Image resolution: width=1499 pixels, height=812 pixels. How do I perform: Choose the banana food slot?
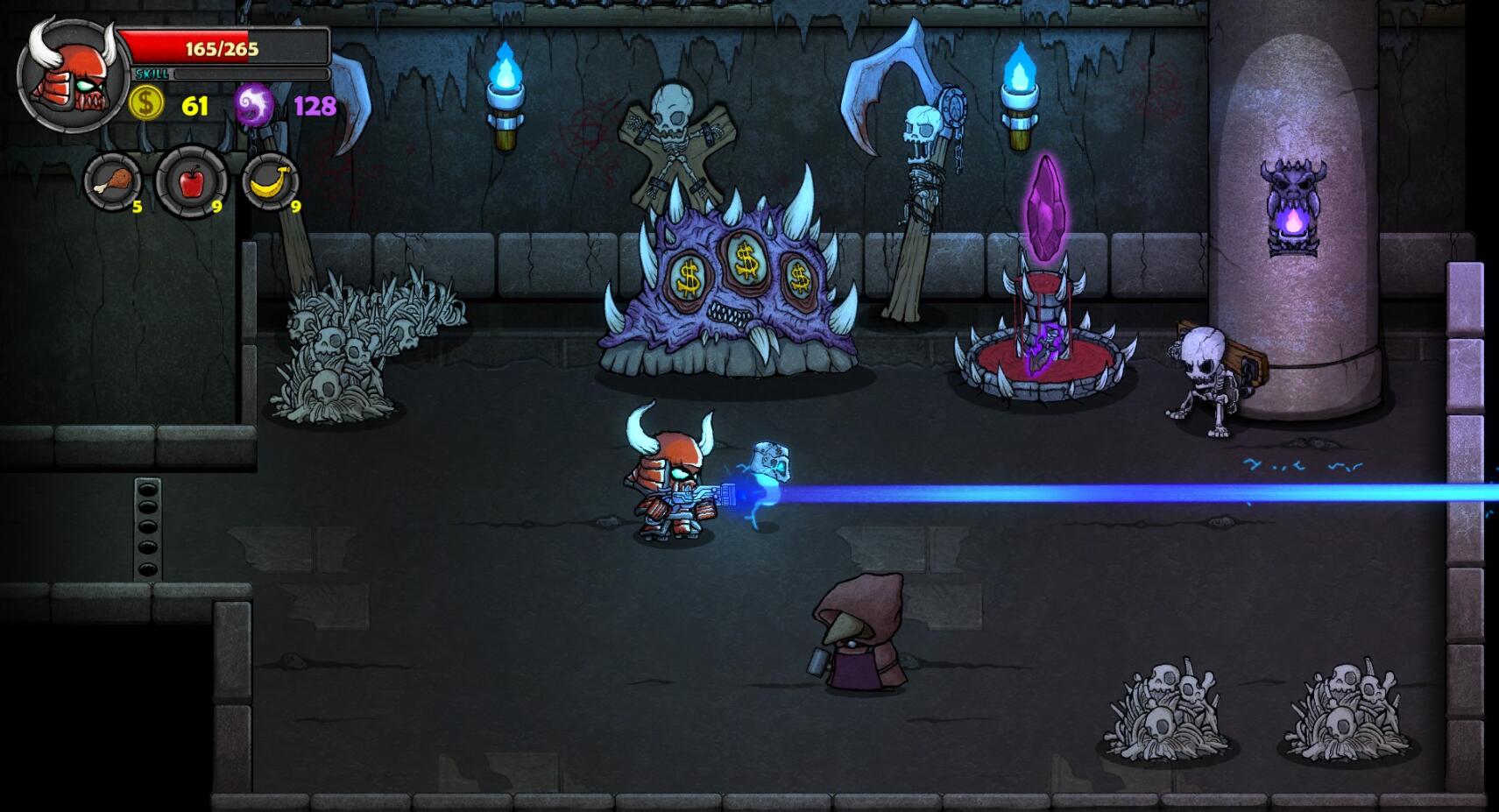(270, 182)
